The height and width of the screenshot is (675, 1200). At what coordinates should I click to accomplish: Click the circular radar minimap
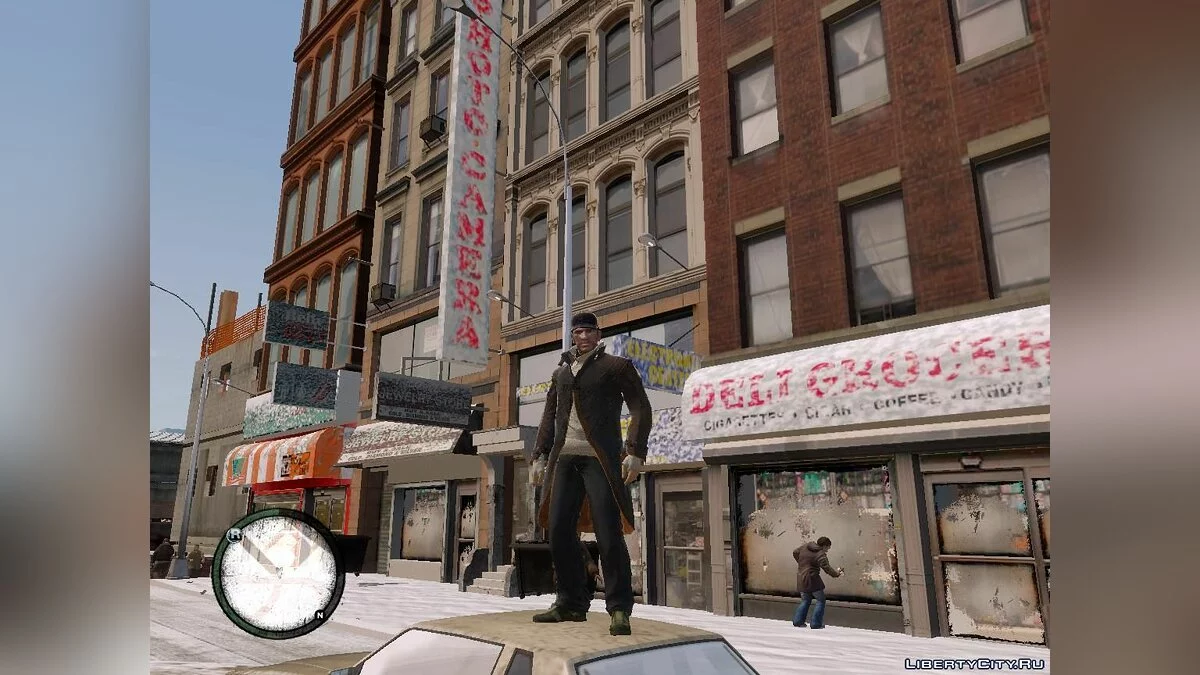[x=277, y=573]
